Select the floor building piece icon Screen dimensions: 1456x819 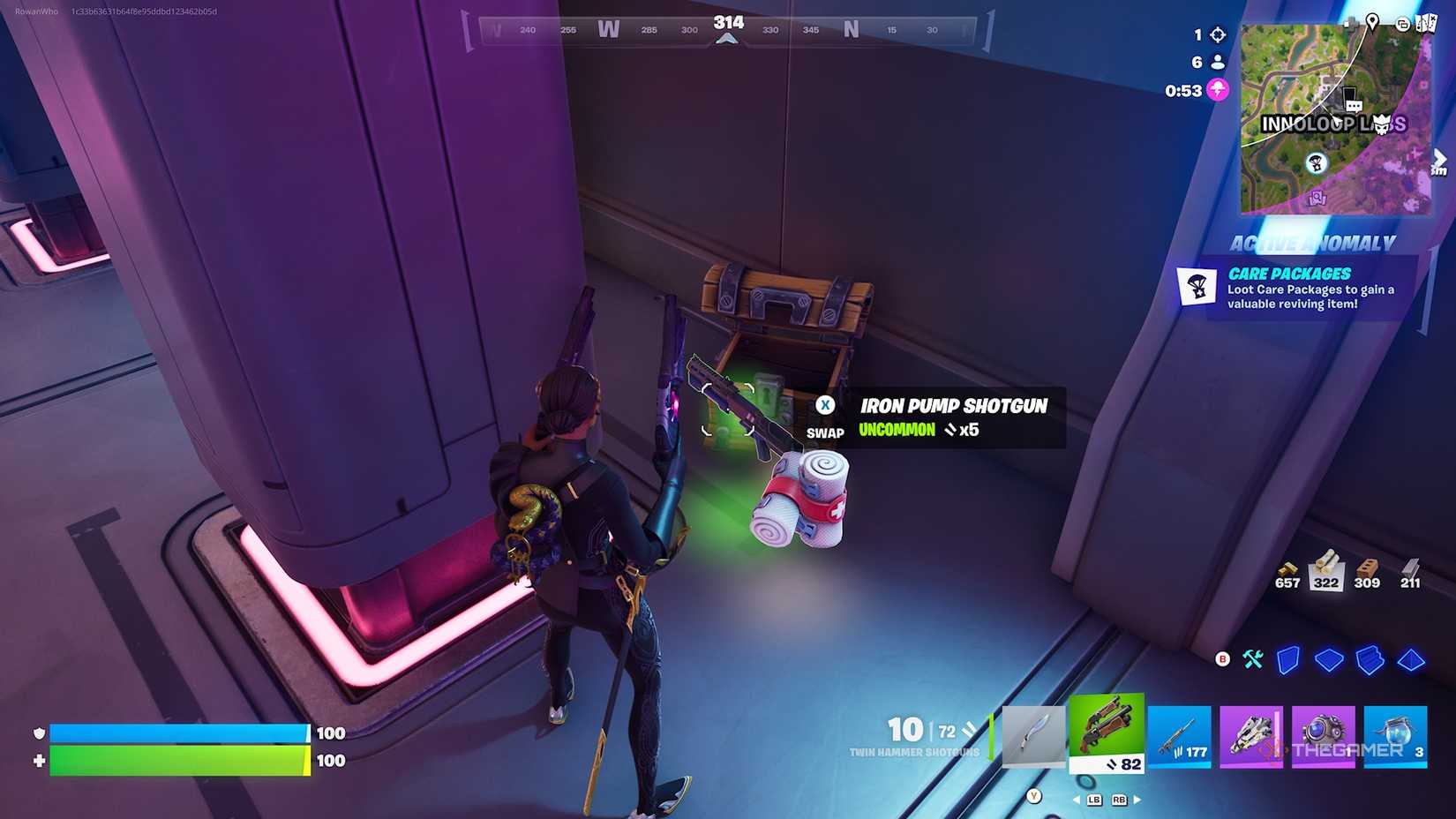click(1329, 659)
